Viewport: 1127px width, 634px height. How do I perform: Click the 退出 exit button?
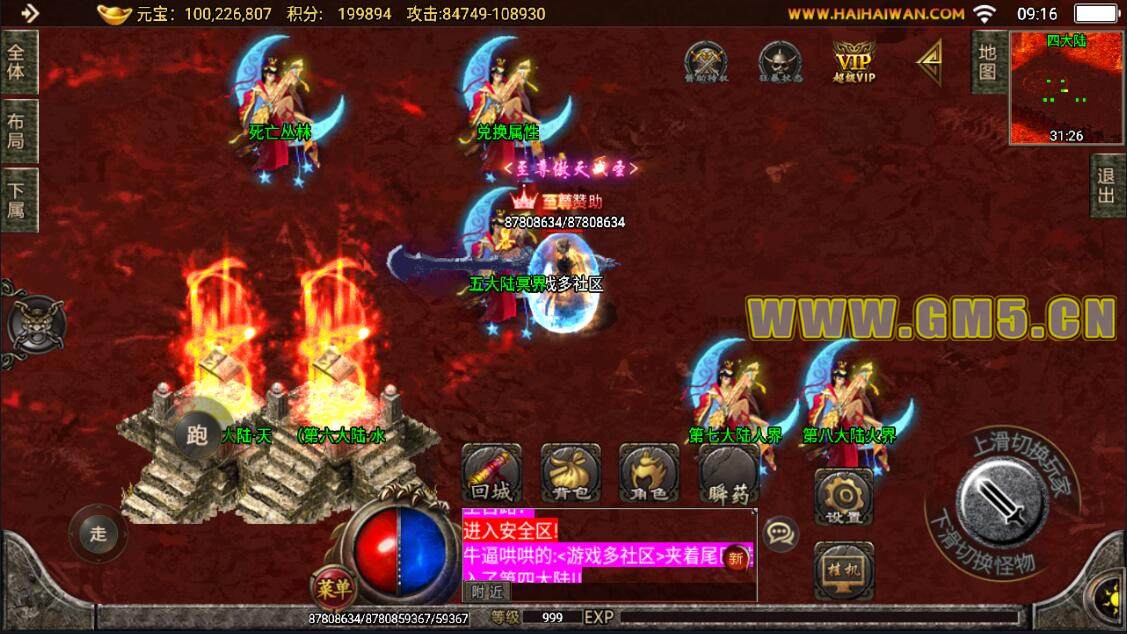(x=1107, y=186)
